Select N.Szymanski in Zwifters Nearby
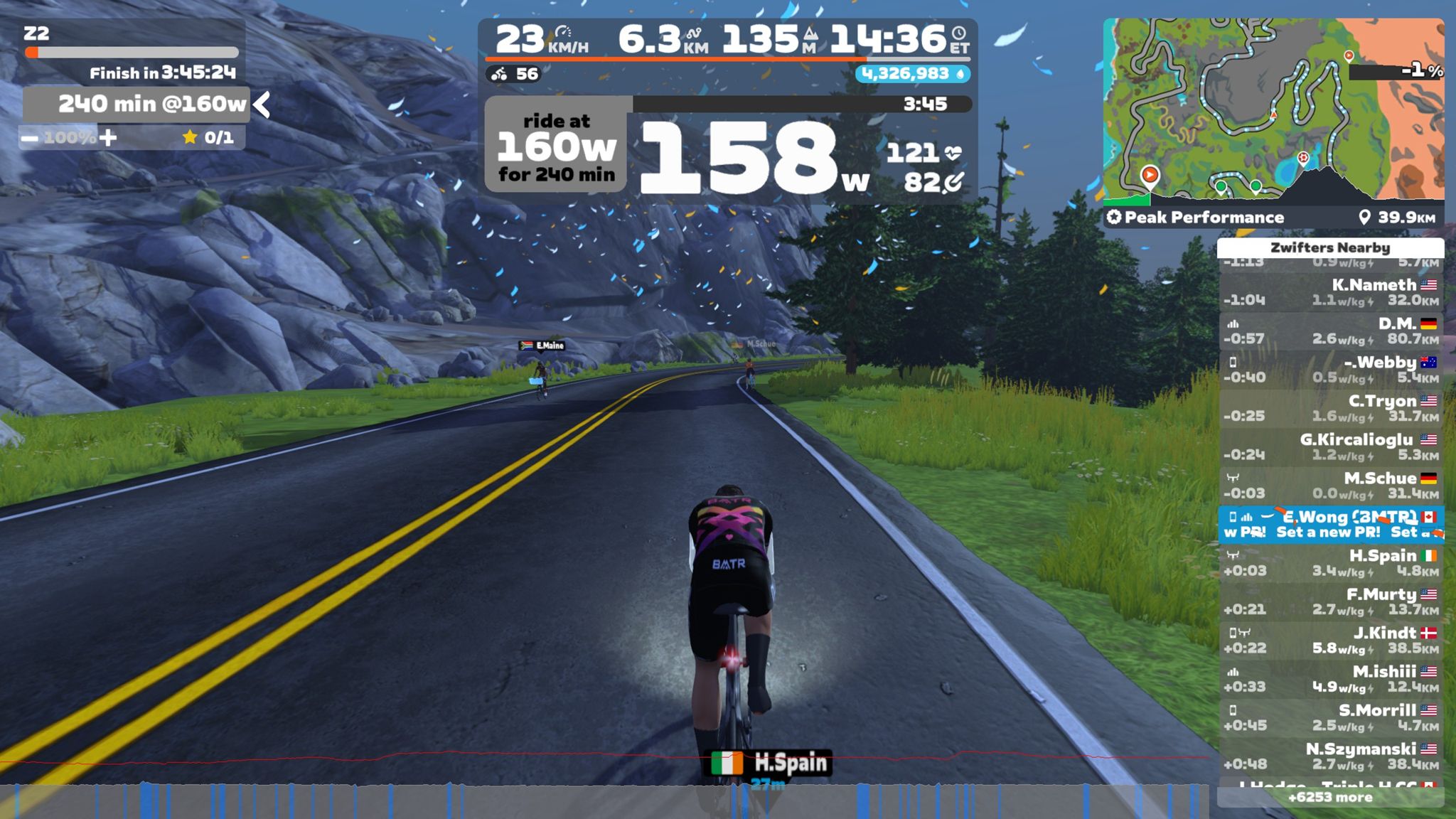The height and width of the screenshot is (819, 1456). pyautogui.click(x=1331, y=756)
